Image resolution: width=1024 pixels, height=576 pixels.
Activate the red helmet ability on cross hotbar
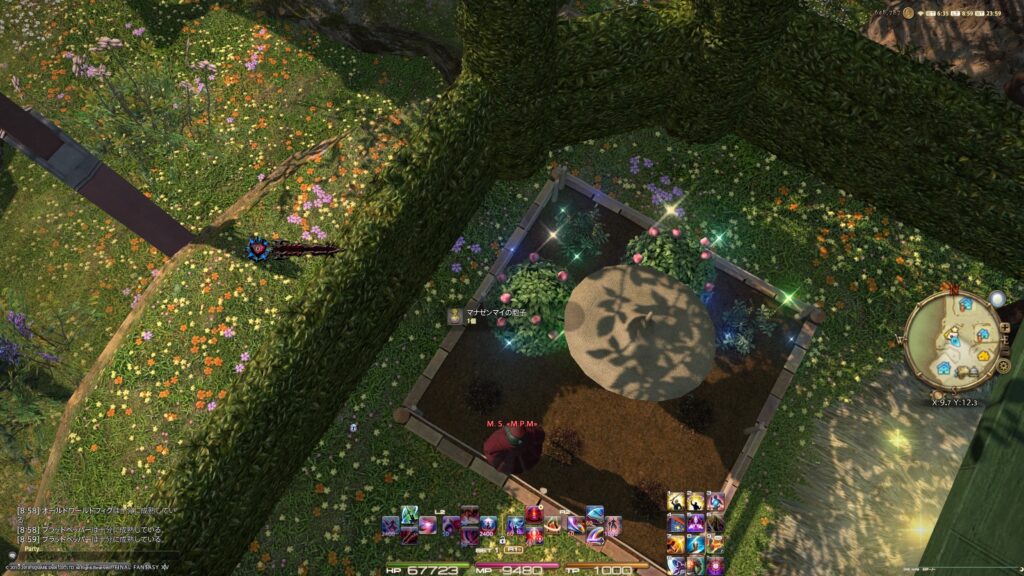[x=534, y=514]
